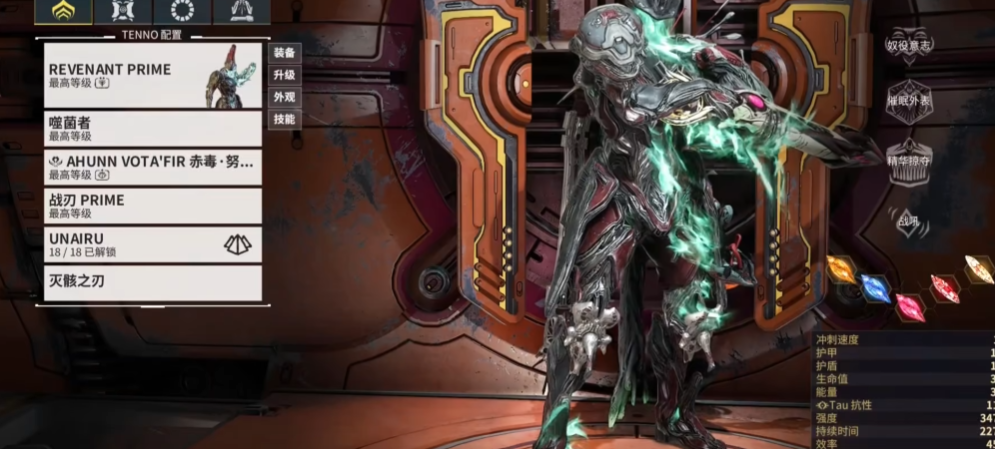Viewport: 995px width, 449px height.
Task: Select the orange-yellow archon shard
Action: [x=841, y=270]
